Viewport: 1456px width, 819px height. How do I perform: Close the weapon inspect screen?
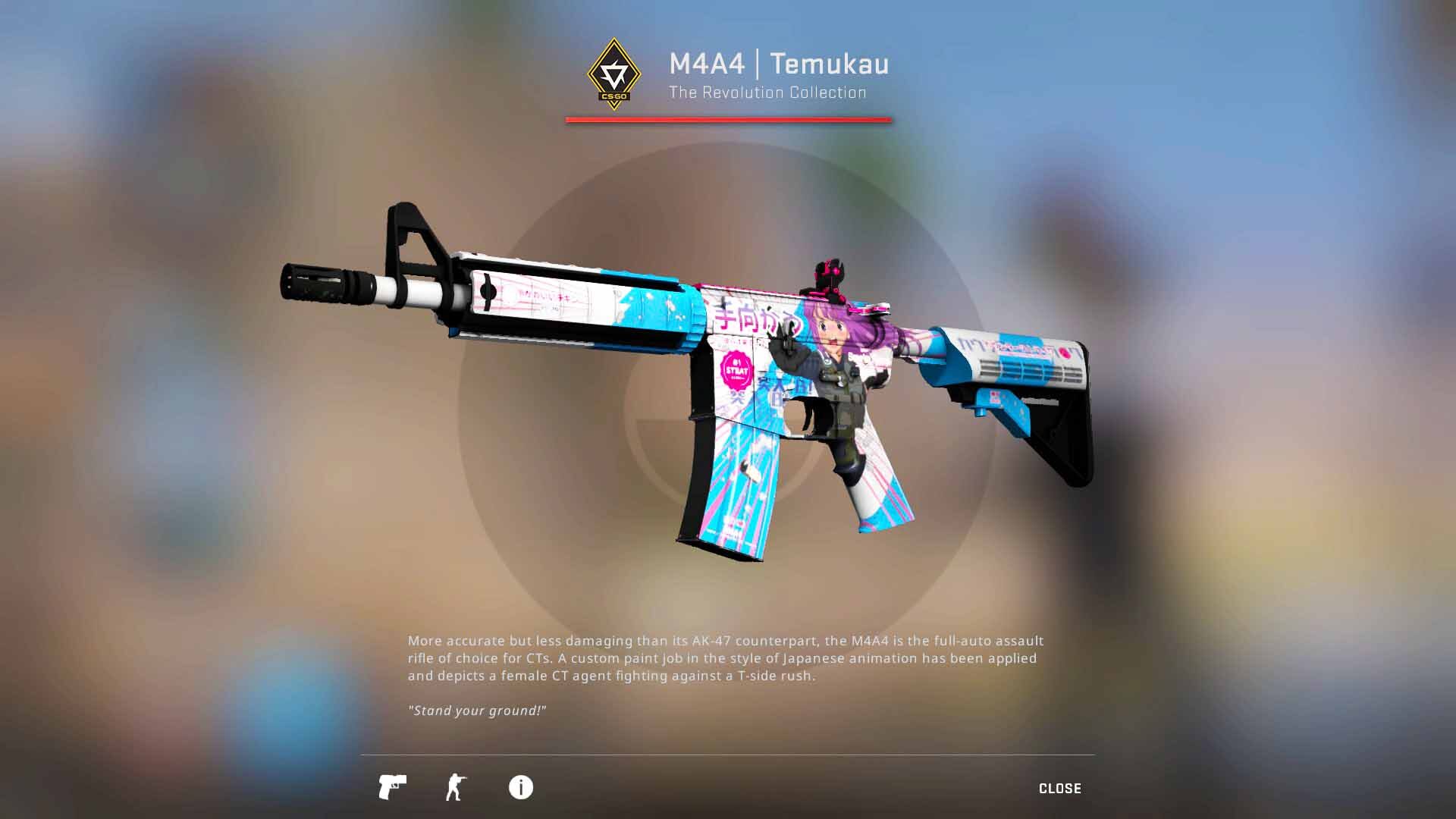1059,789
